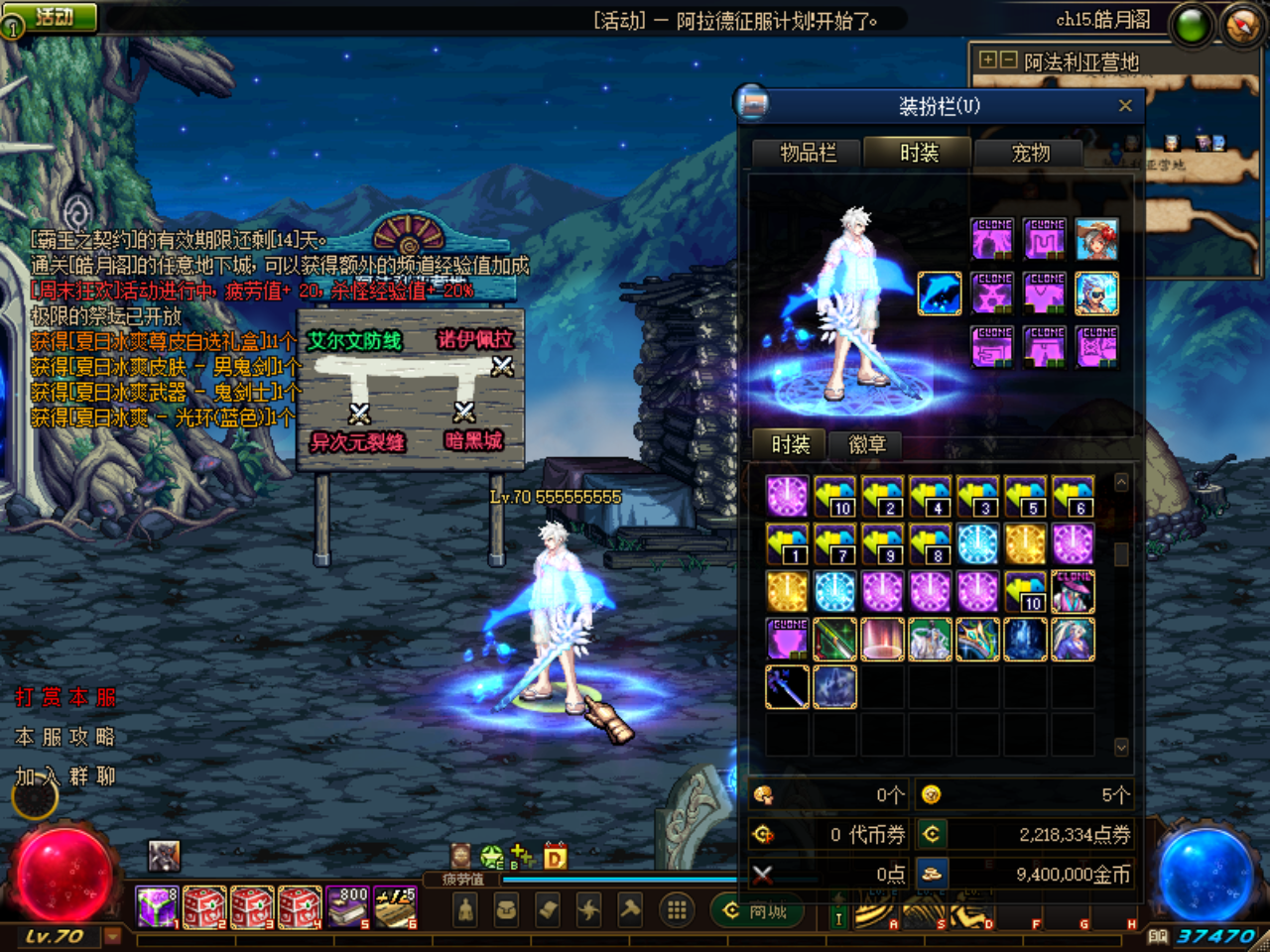
Task: Select the crafting hammer icon on bottom toolbar
Action: pyautogui.click(x=632, y=910)
